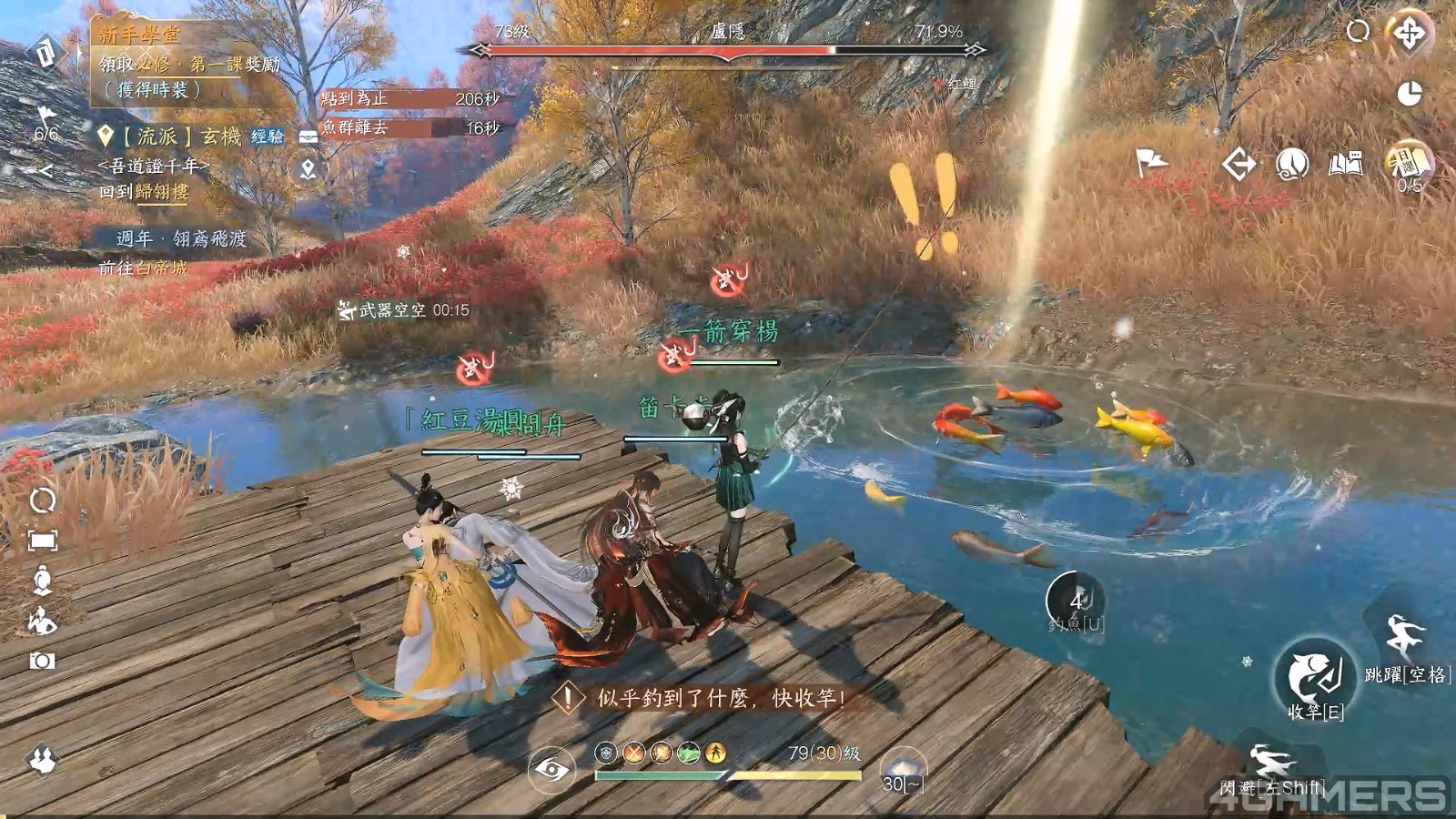This screenshot has height=819, width=1456.
Task: Tap the 跳躍 jump button
Action: (x=1403, y=637)
